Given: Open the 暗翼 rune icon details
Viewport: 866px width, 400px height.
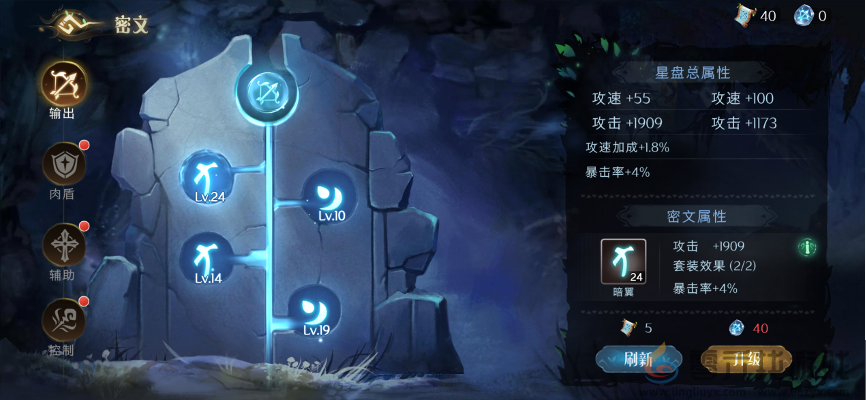Looking at the screenshot, I should pyautogui.click(x=623, y=264).
